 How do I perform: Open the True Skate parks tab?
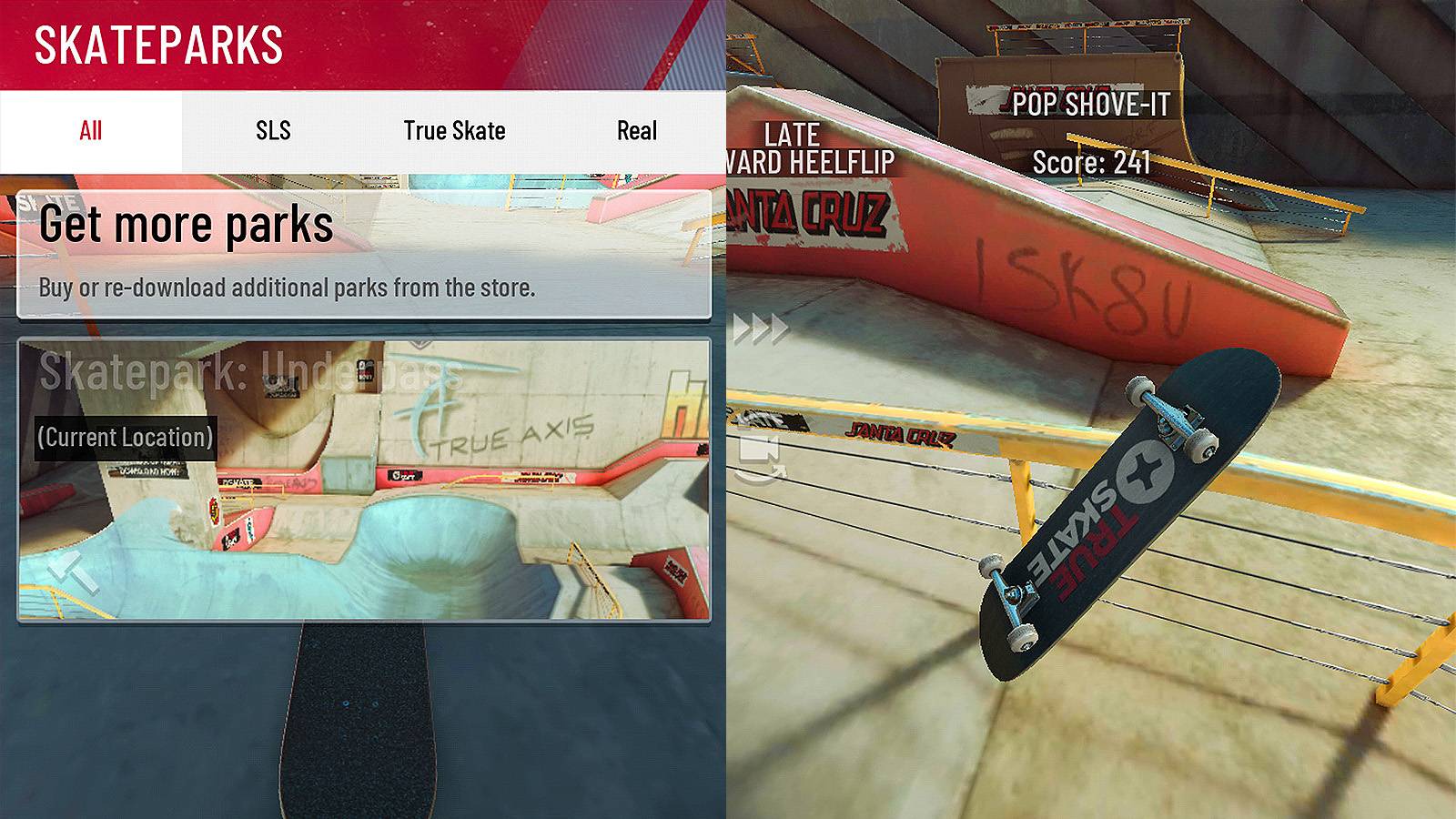[x=454, y=131]
